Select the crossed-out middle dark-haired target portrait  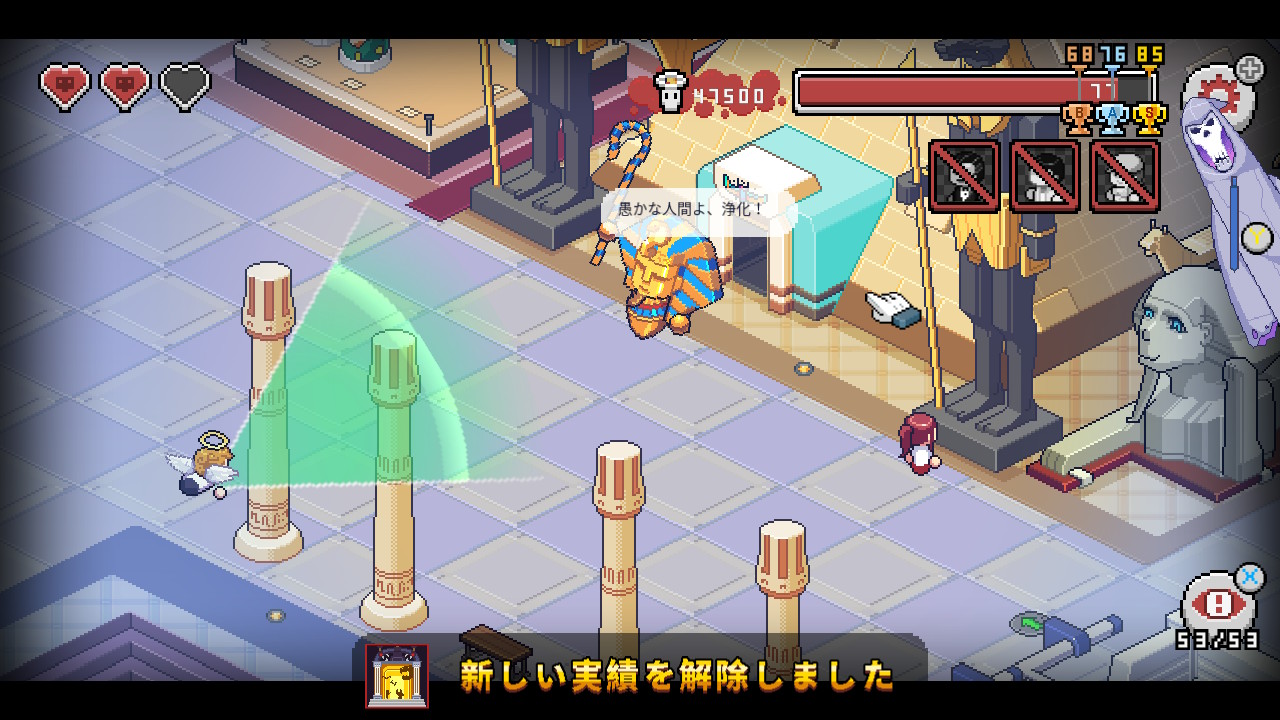[x=1045, y=176]
